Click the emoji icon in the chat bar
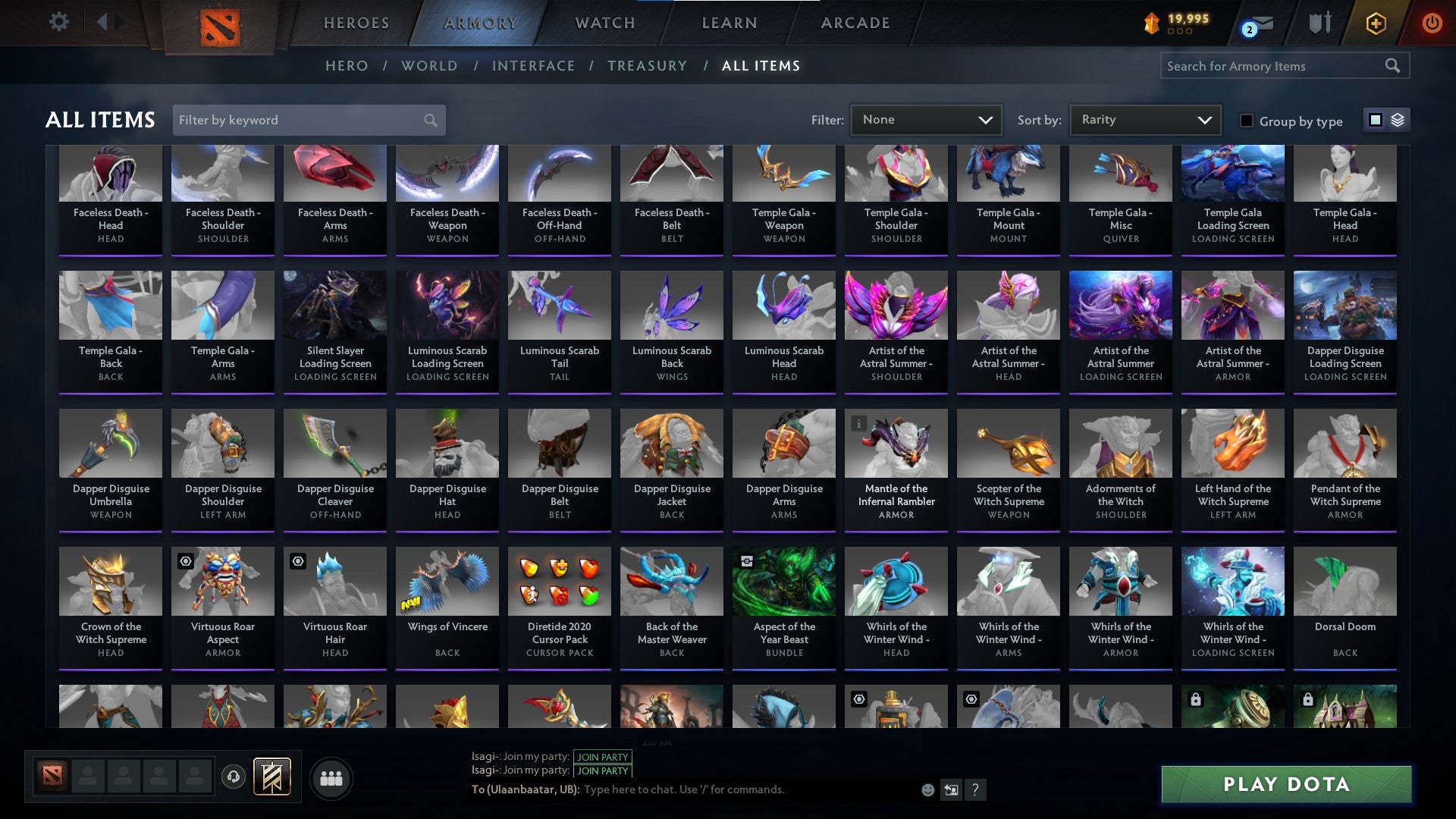Screen dimensions: 1456x819 point(927,789)
